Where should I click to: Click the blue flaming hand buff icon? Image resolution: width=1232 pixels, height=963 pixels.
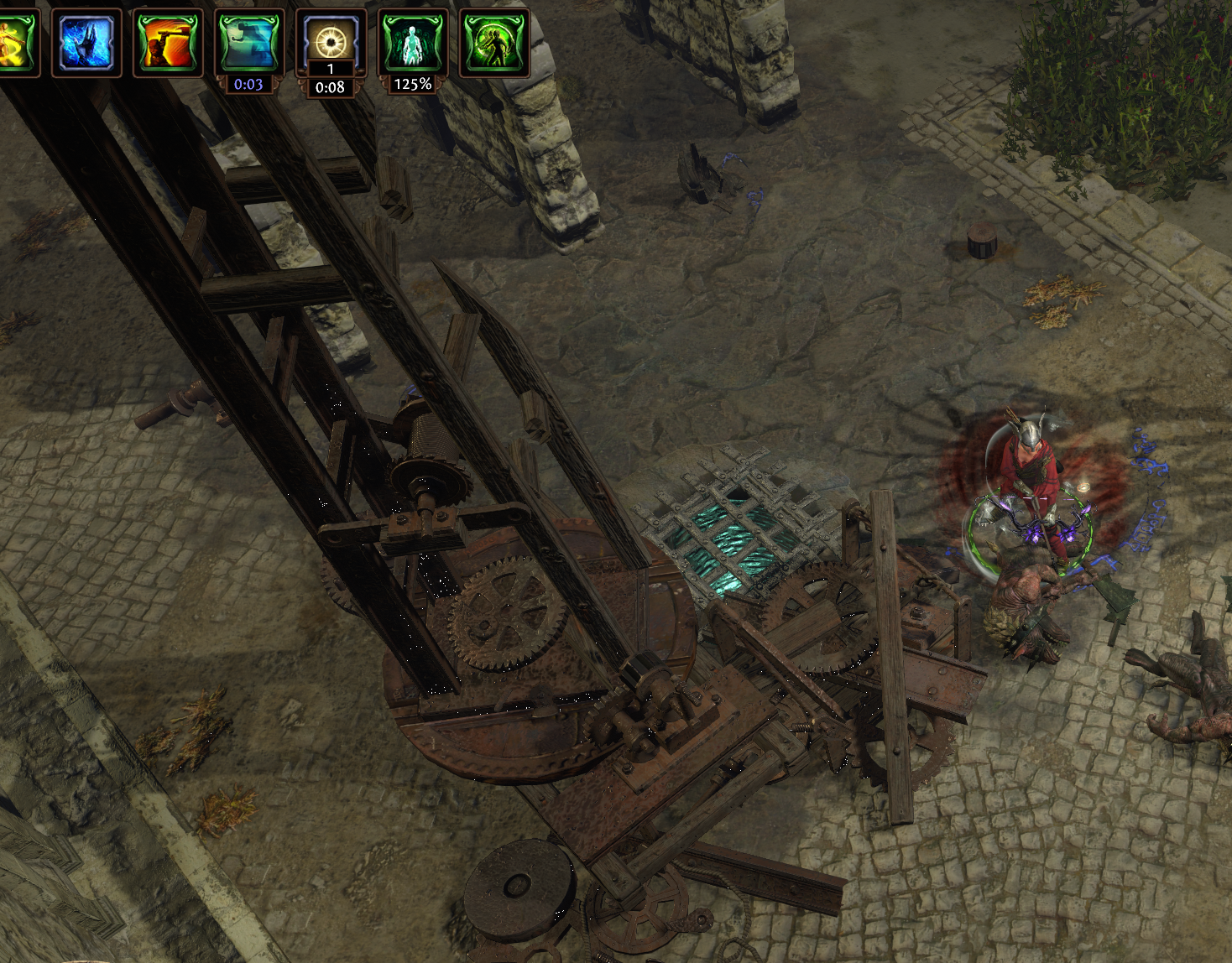coord(86,42)
